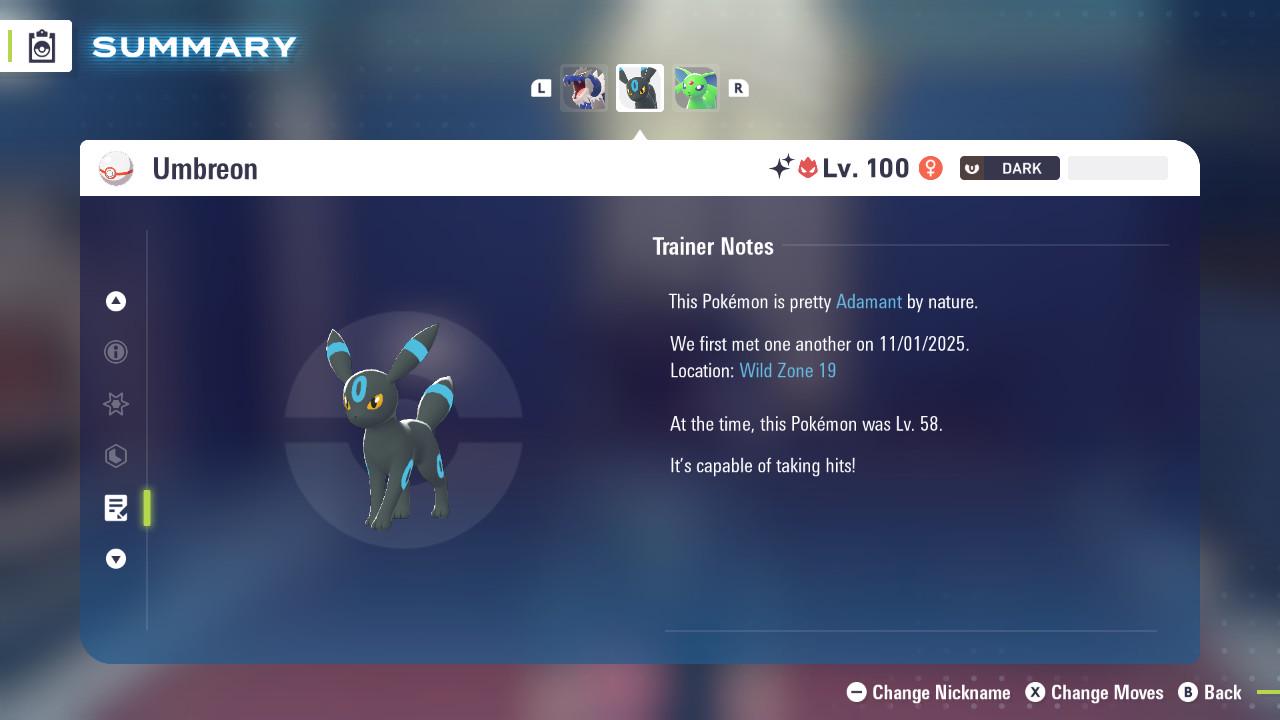Click the down arrow to view next page

pos(116,559)
